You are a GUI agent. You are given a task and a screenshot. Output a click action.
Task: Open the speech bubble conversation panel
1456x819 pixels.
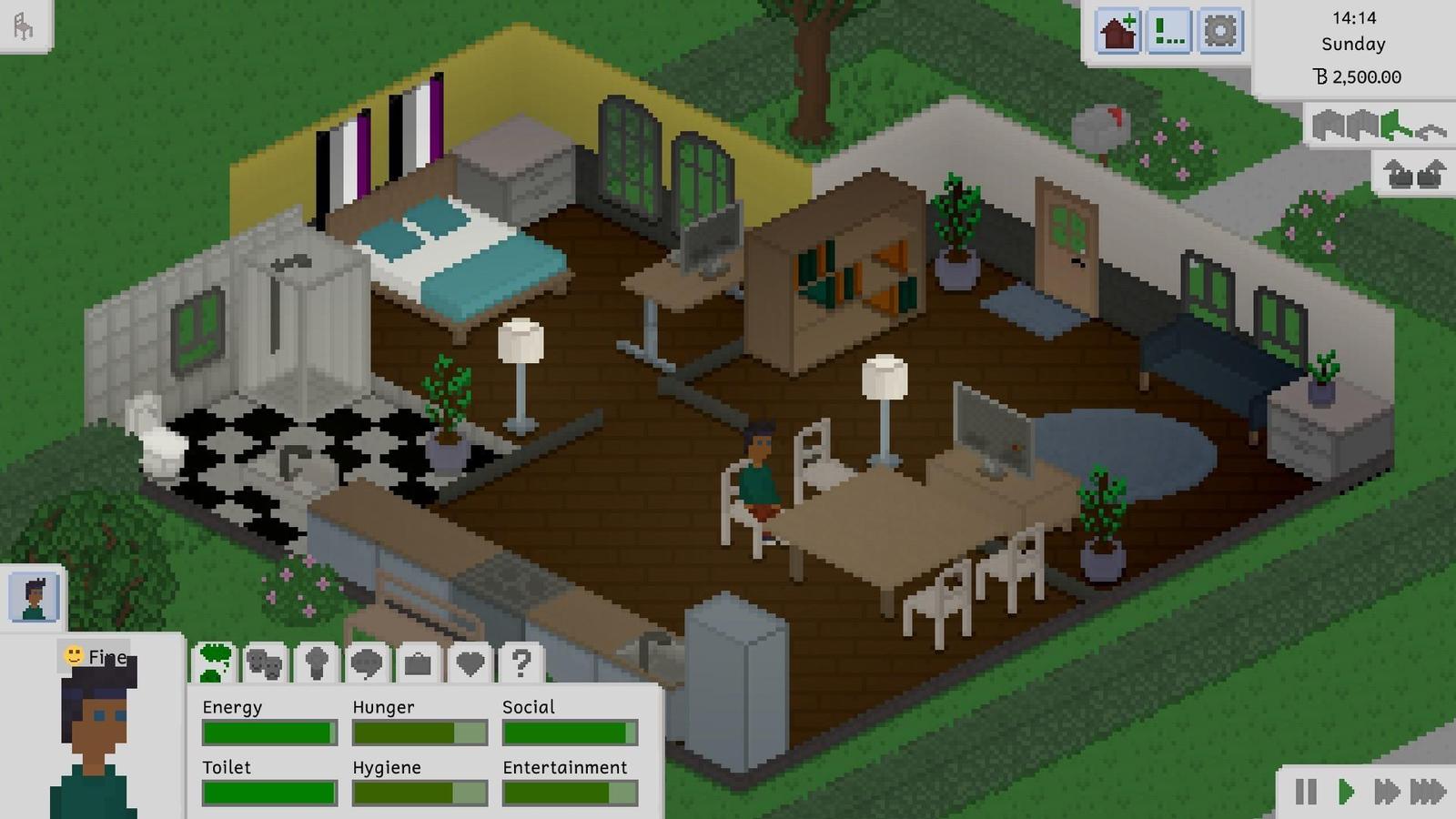[366, 664]
